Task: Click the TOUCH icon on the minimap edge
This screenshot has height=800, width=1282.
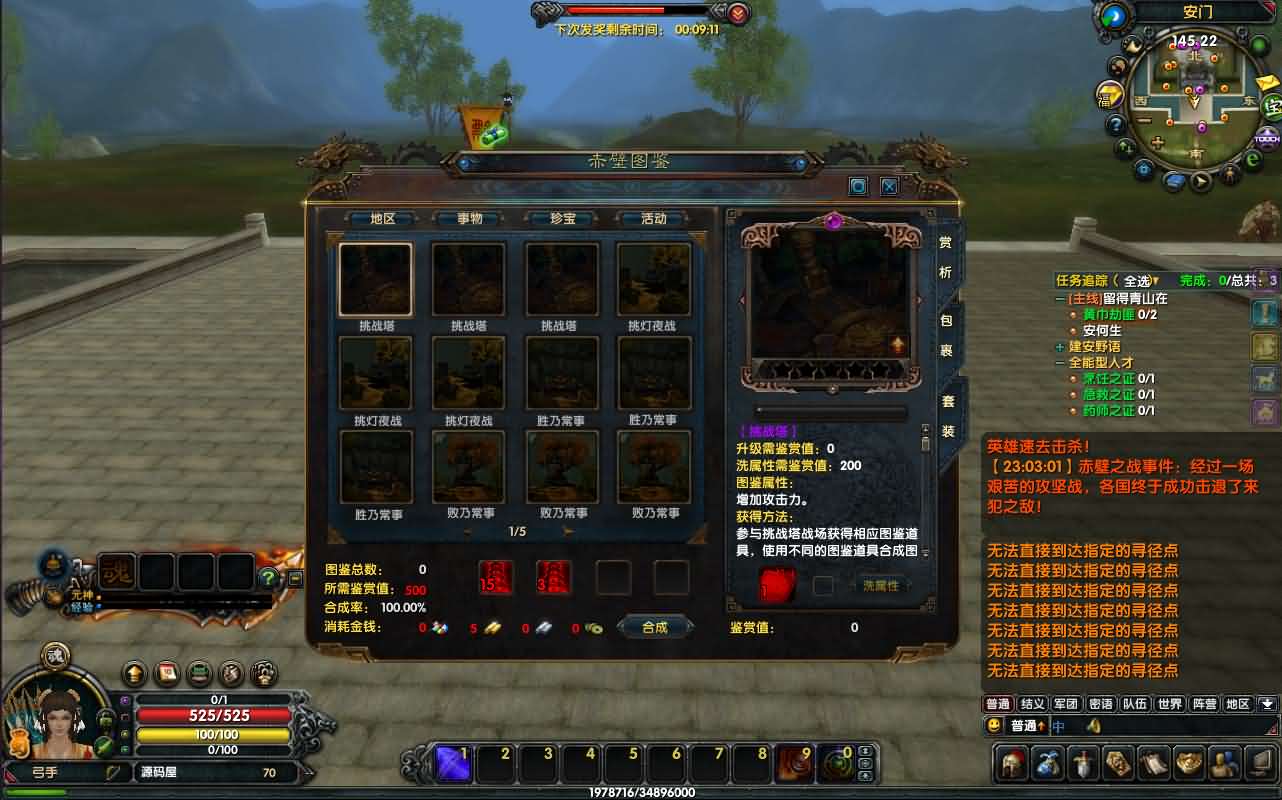Action: click(1266, 138)
